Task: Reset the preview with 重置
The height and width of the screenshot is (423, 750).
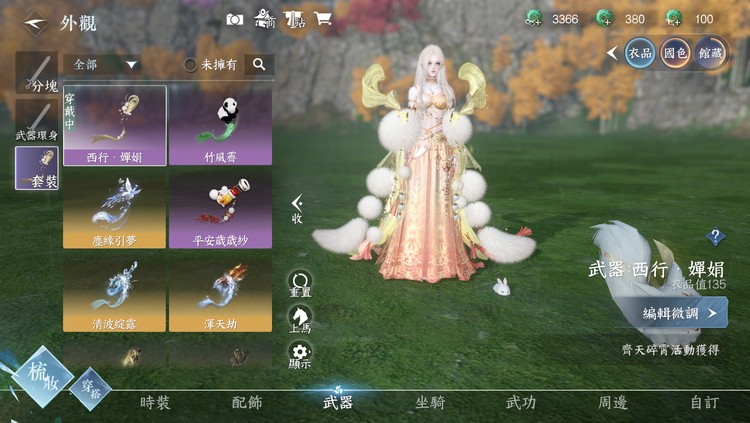Action: click(299, 284)
